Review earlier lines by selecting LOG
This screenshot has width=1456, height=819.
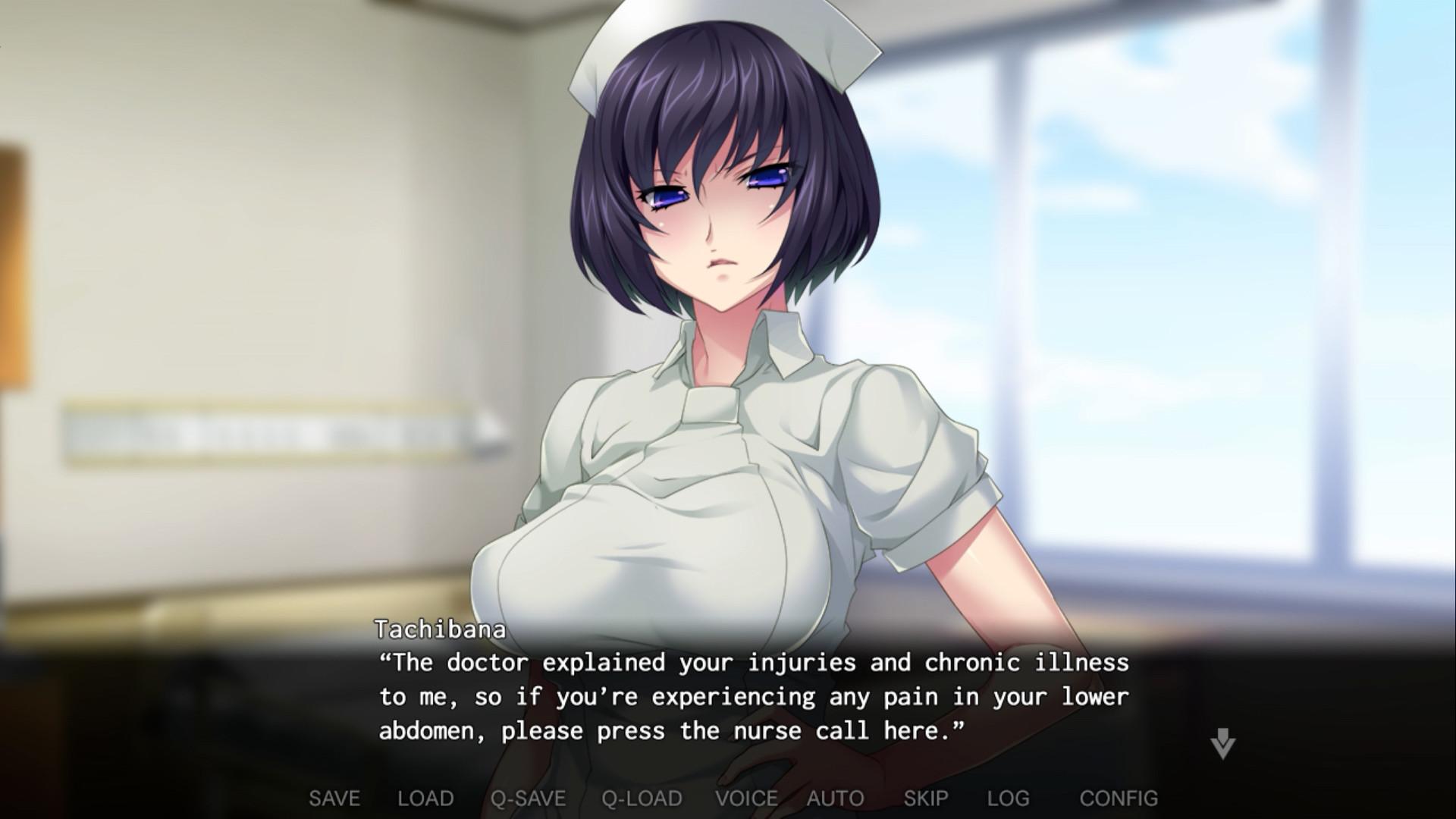tap(1009, 798)
